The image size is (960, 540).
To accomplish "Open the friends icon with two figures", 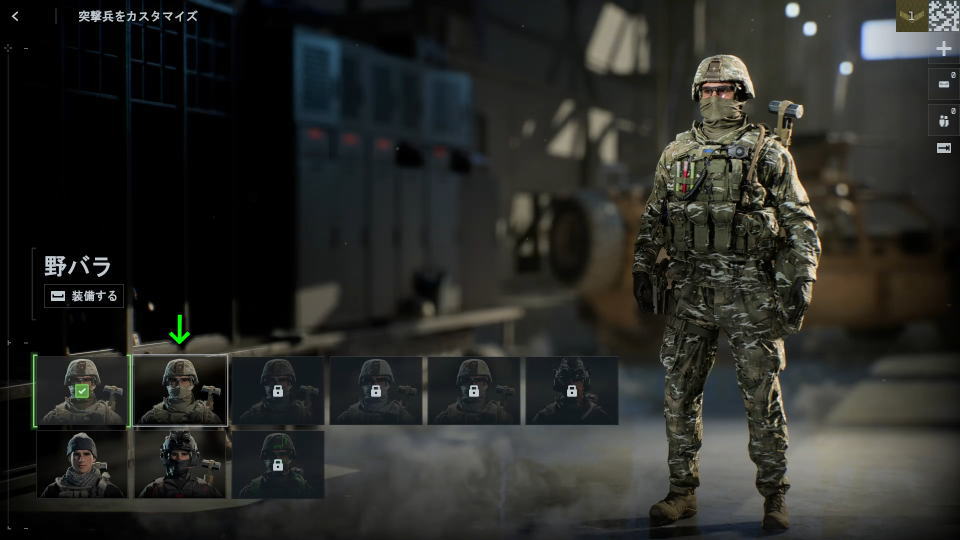I will click(943, 119).
